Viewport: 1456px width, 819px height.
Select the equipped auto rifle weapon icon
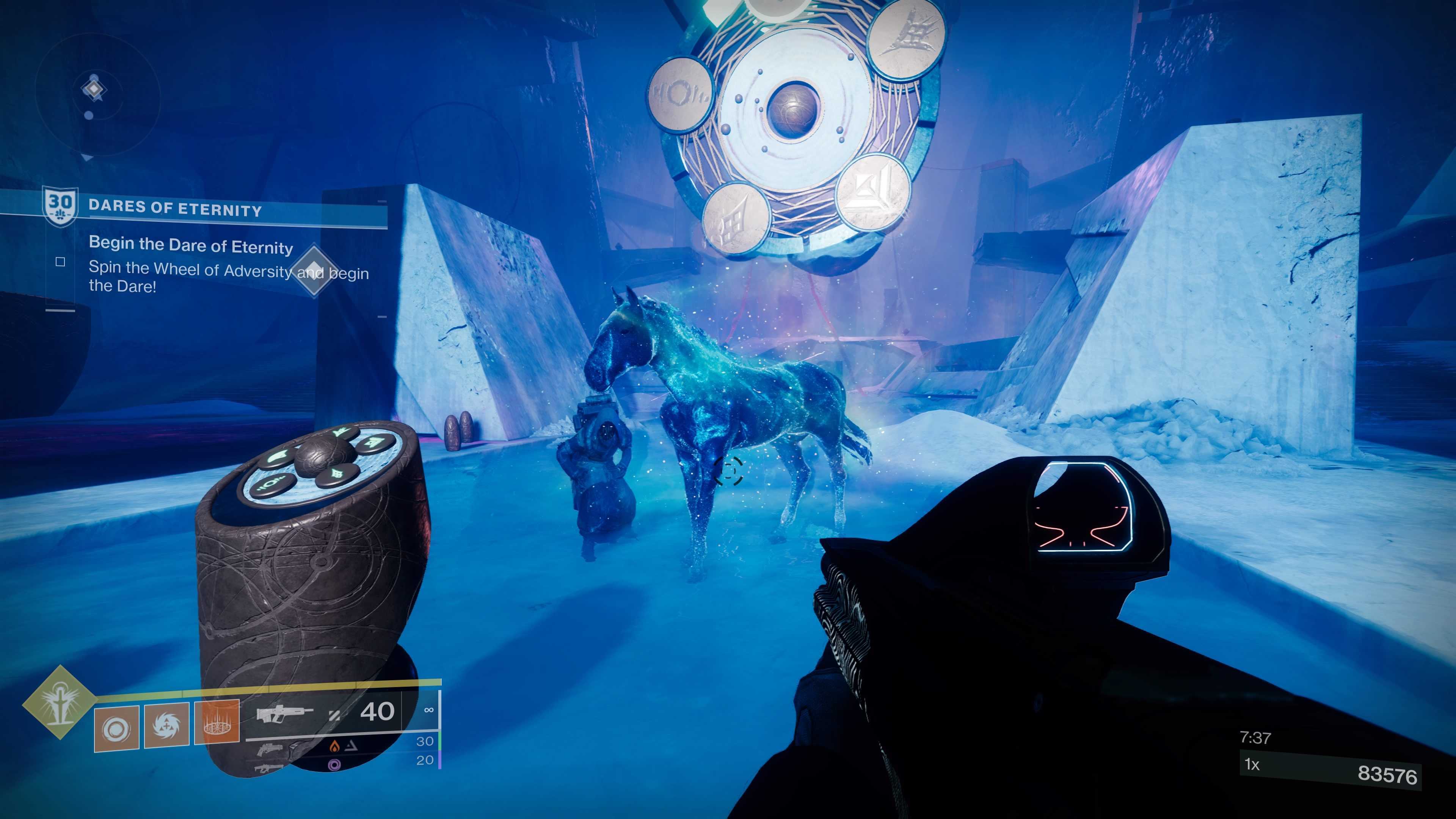[x=285, y=714]
